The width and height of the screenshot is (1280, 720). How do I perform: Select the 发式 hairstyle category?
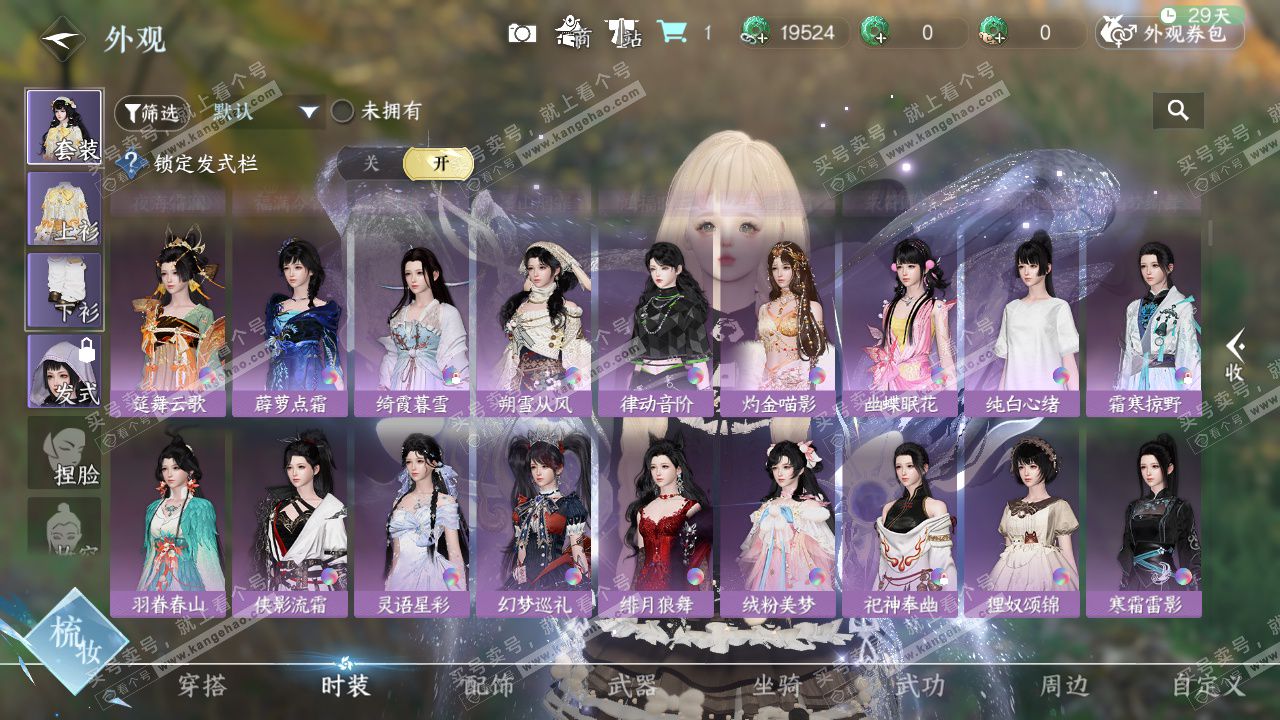coord(64,370)
